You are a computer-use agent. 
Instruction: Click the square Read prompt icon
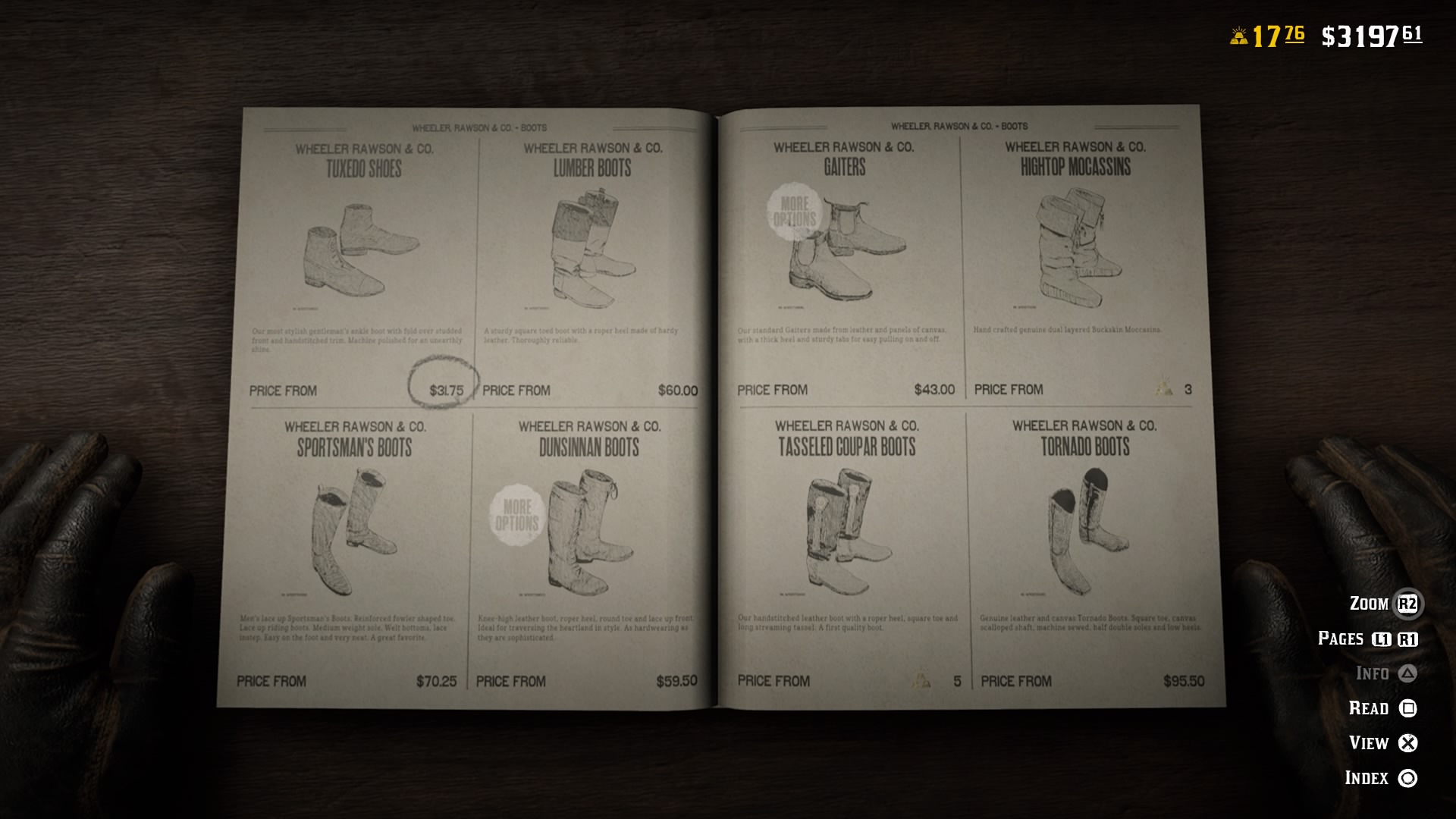1407,708
